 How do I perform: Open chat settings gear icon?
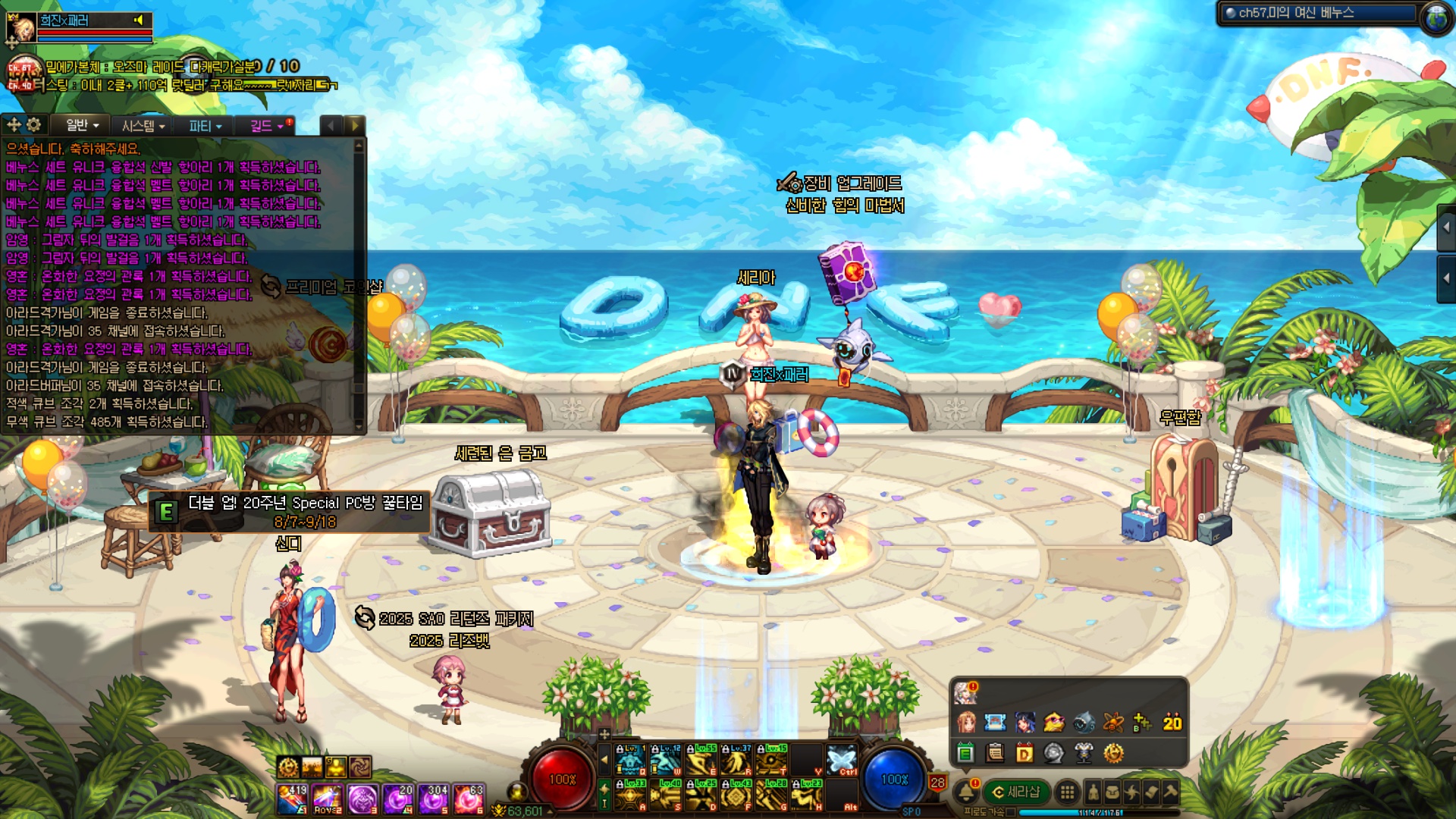point(34,125)
